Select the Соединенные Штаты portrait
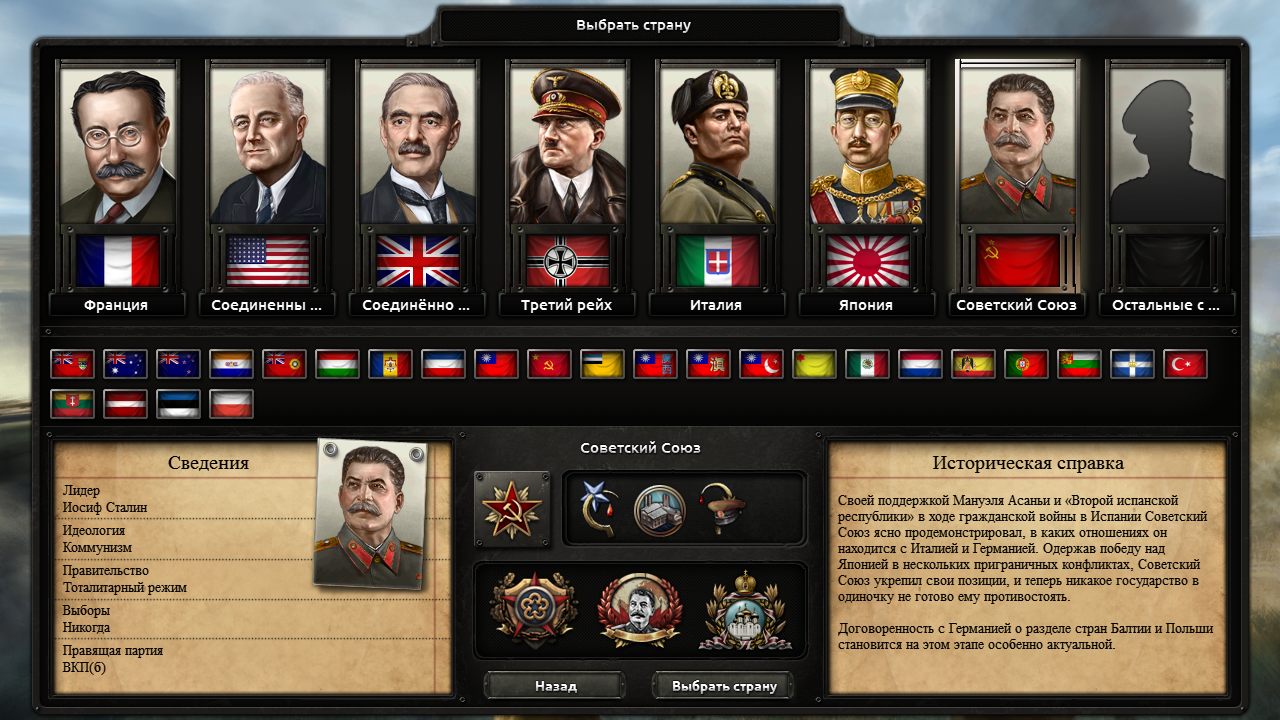Screen dimensions: 1280x720 tap(266, 180)
